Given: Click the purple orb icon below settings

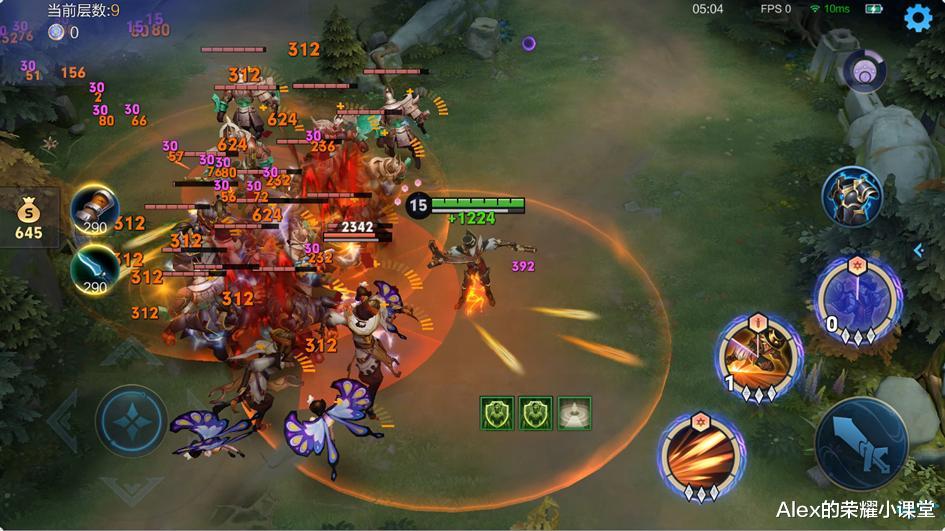Looking at the screenshot, I should coord(863,71).
